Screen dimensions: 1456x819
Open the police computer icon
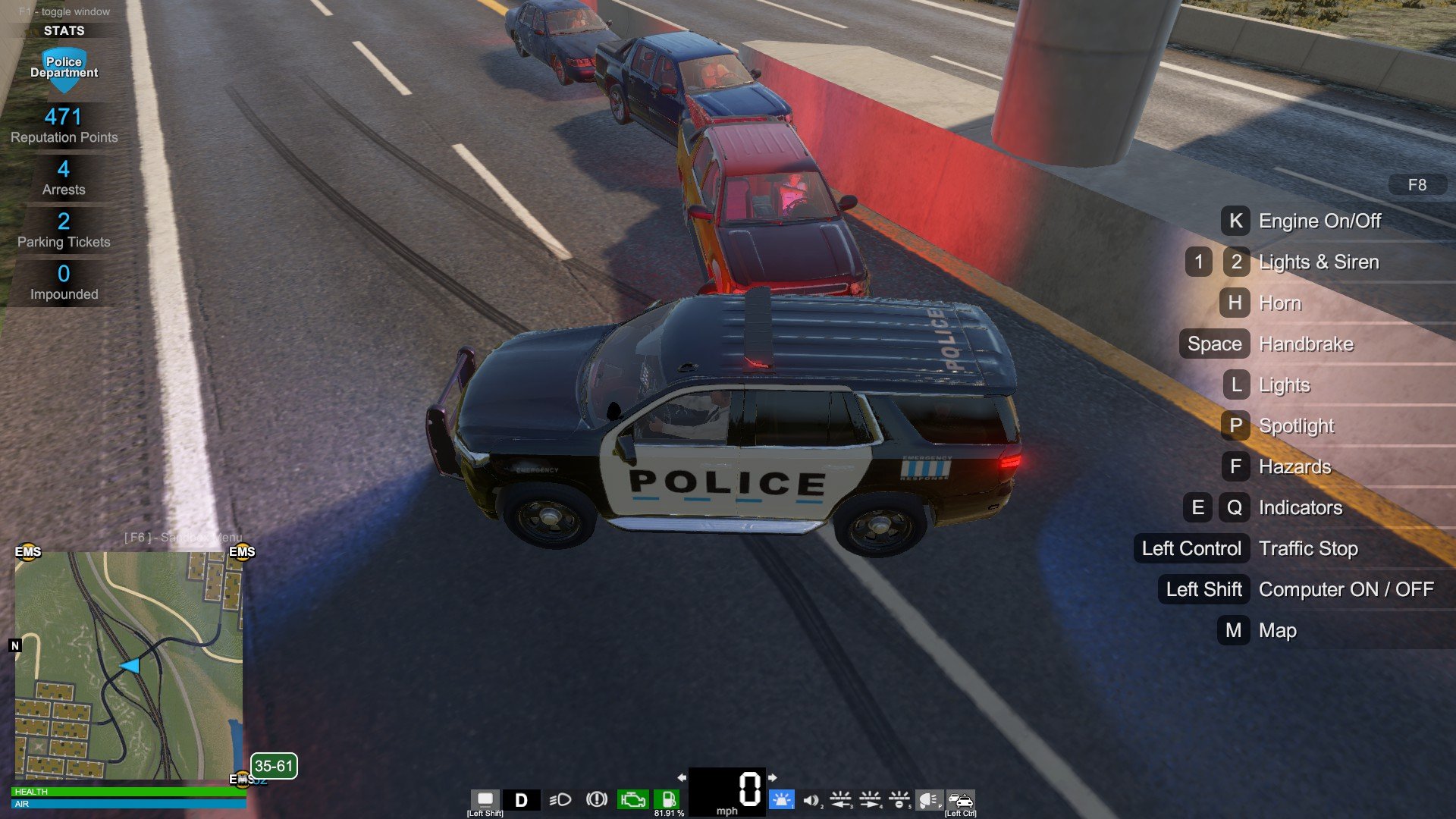(485, 799)
